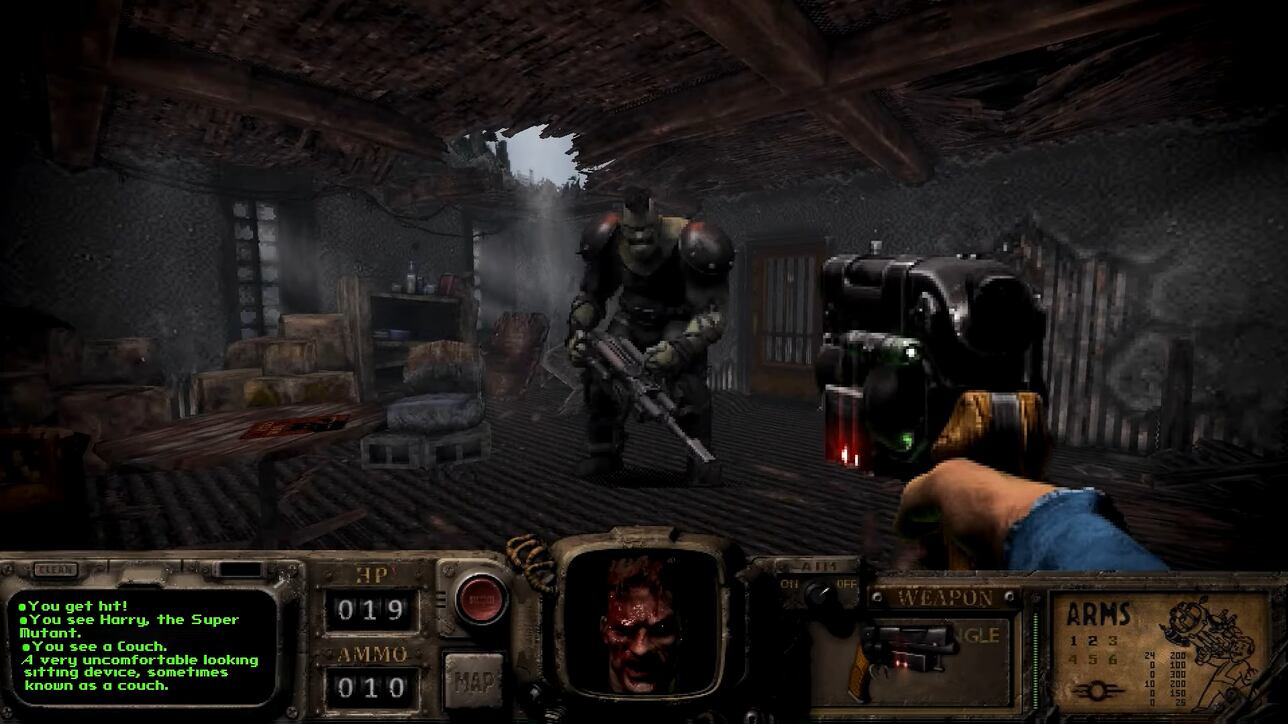Select weapon slot number 4 in ARMS

tap(1072, 659)
